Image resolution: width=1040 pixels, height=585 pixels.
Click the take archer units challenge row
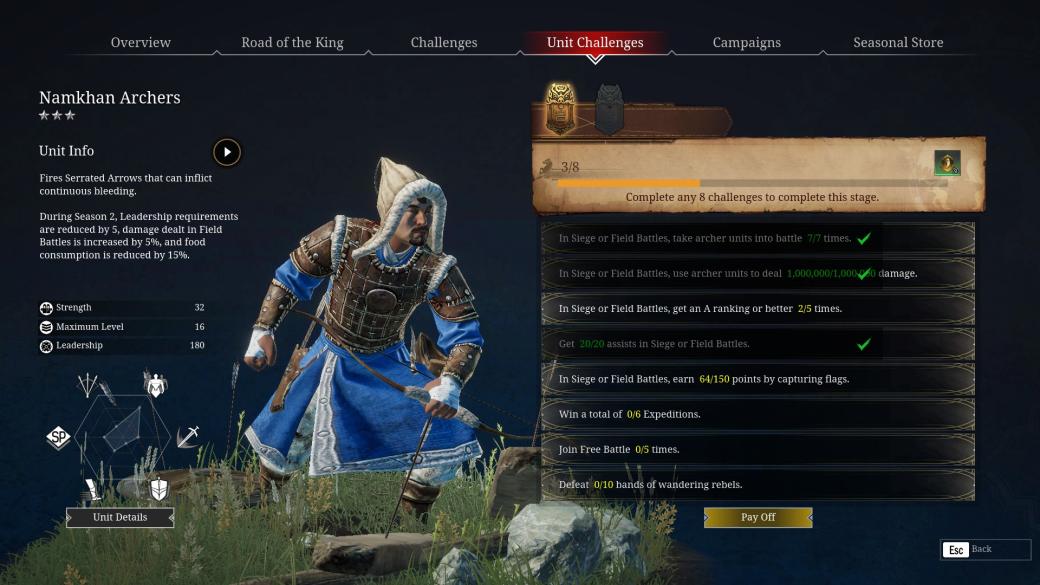[757, 238]
